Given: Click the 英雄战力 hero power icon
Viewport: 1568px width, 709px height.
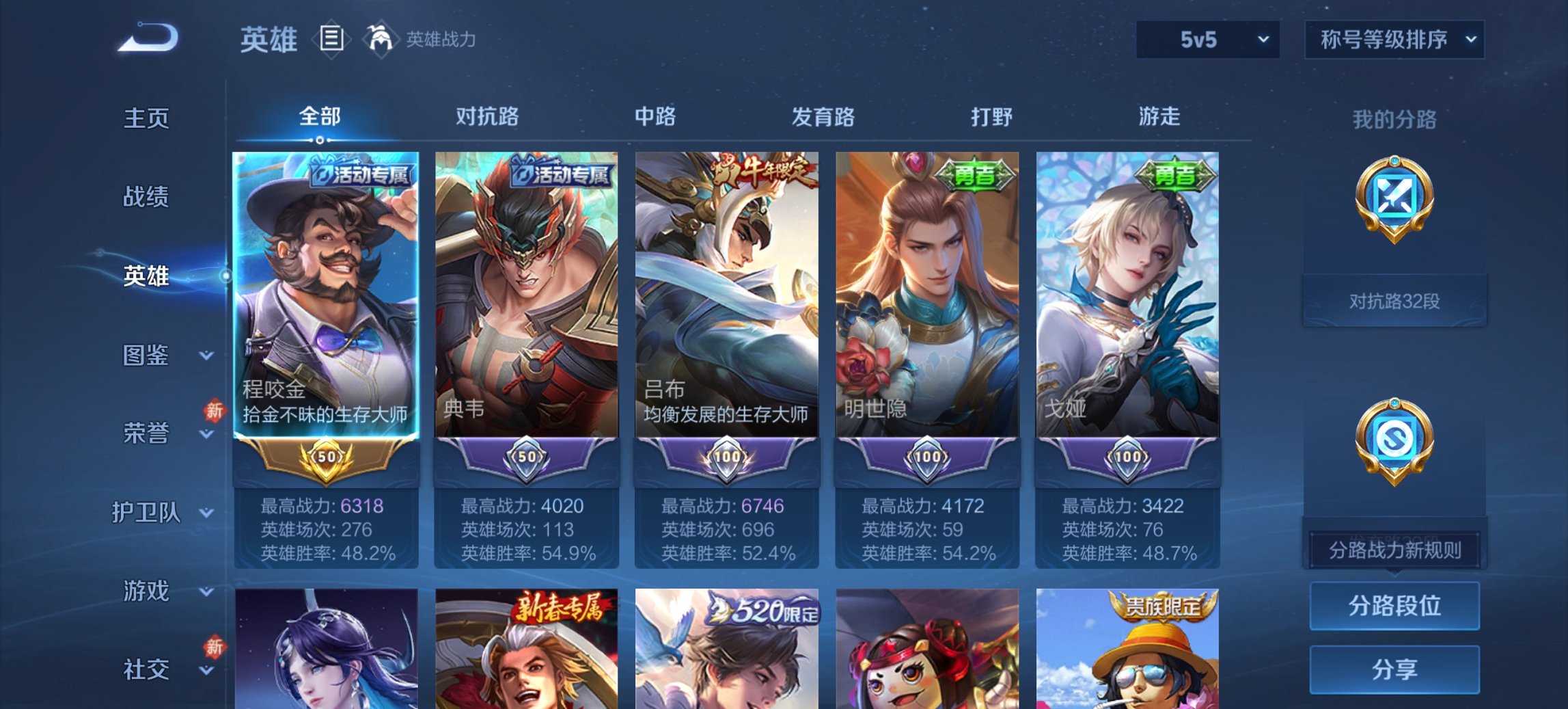Looking at the screenshot, I should click(x=381, y=40).
